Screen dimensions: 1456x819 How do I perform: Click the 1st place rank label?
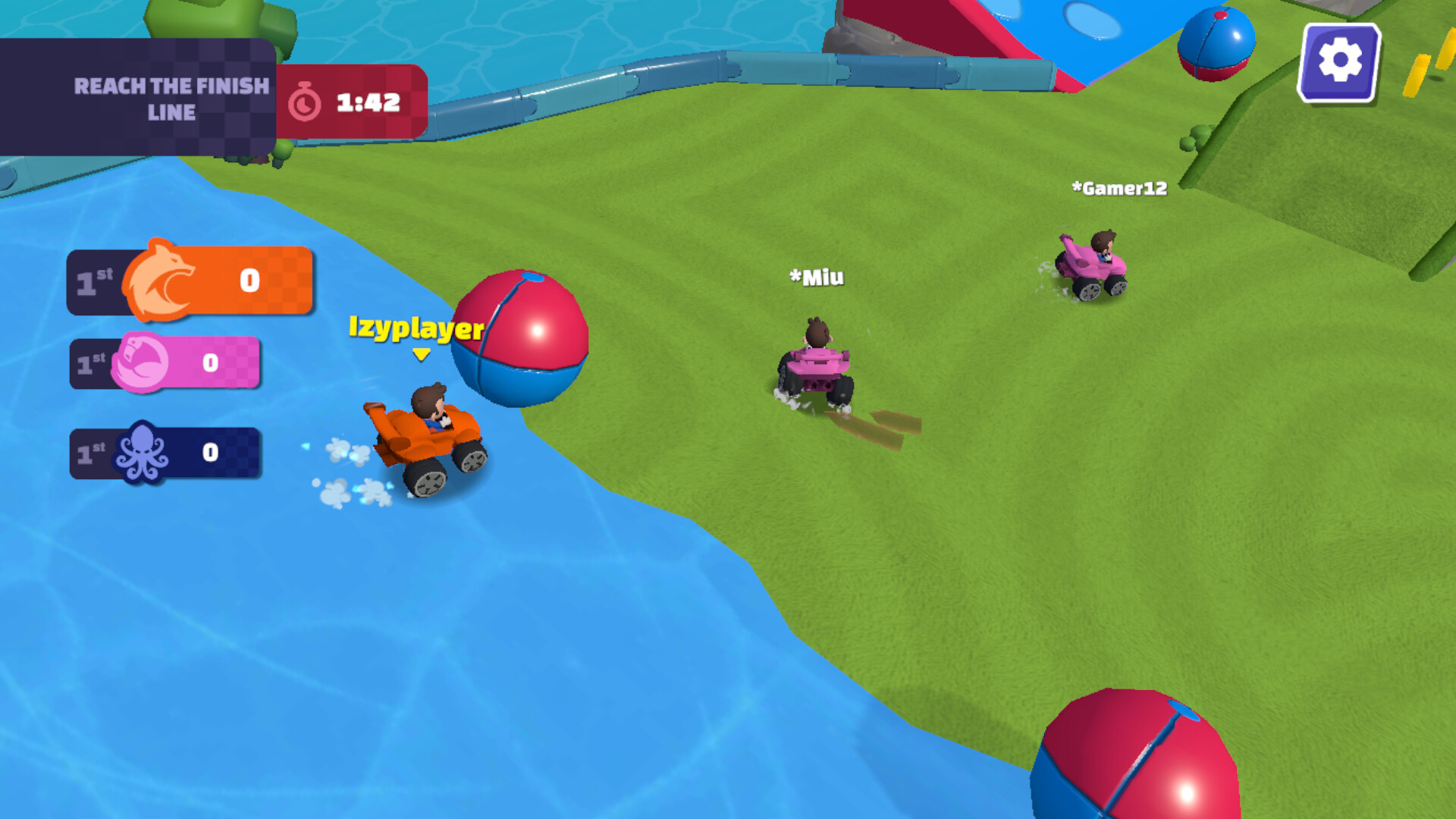click(x=89, y=281)
